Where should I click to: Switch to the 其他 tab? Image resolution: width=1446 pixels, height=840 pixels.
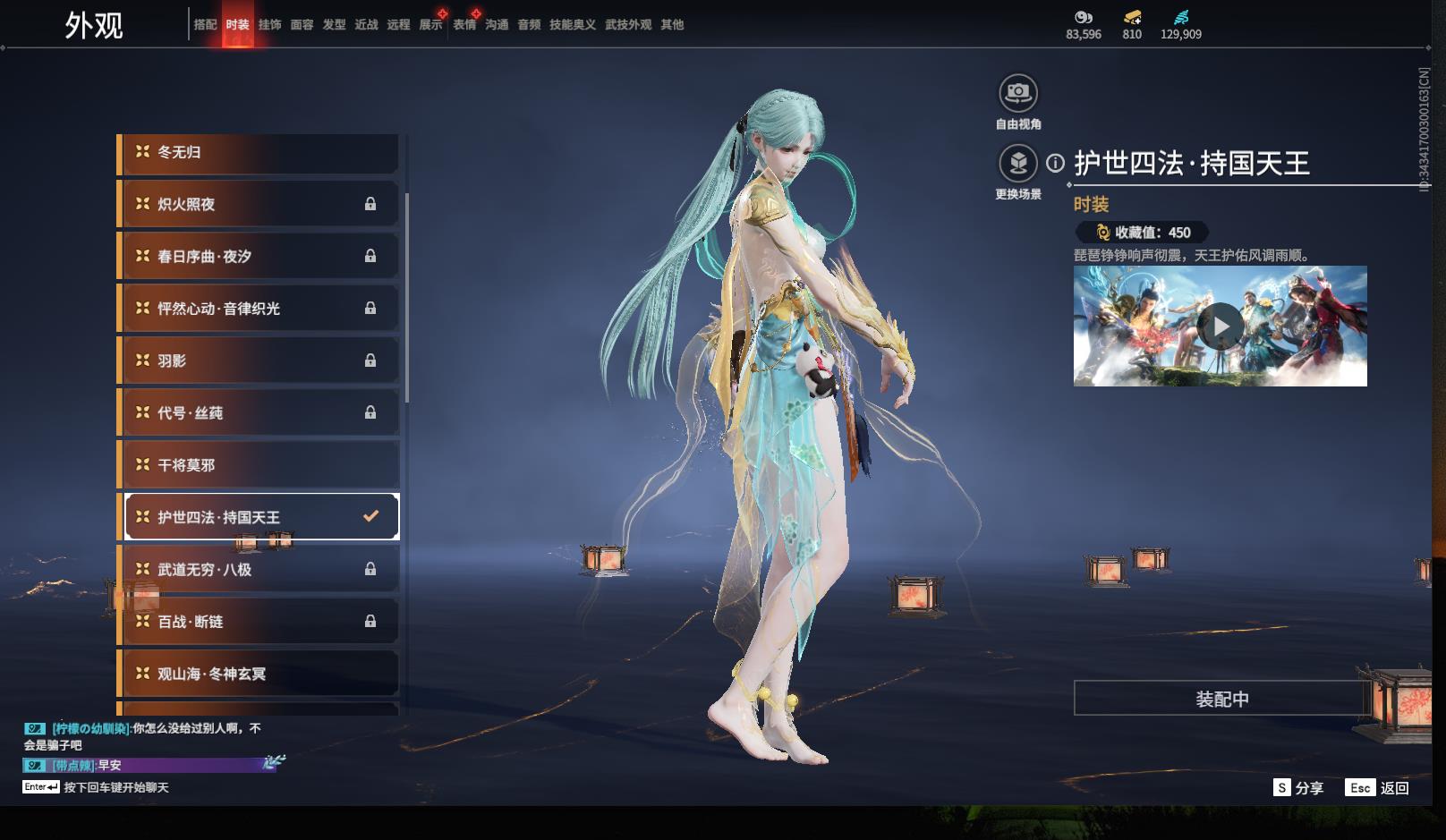672,25
